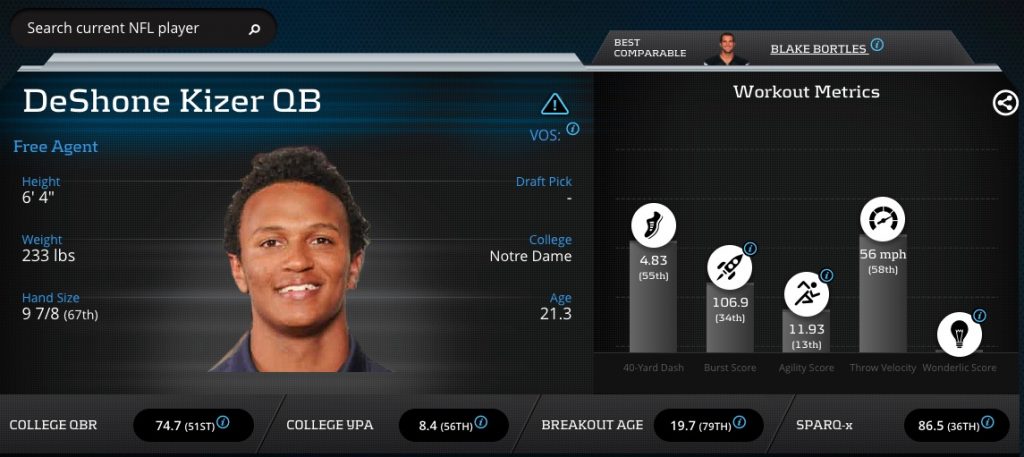Image resolution: width=1024 pixels, height=457 pixels.
Task: Click the search magnifier icon
Action: [x=254, y=29]
